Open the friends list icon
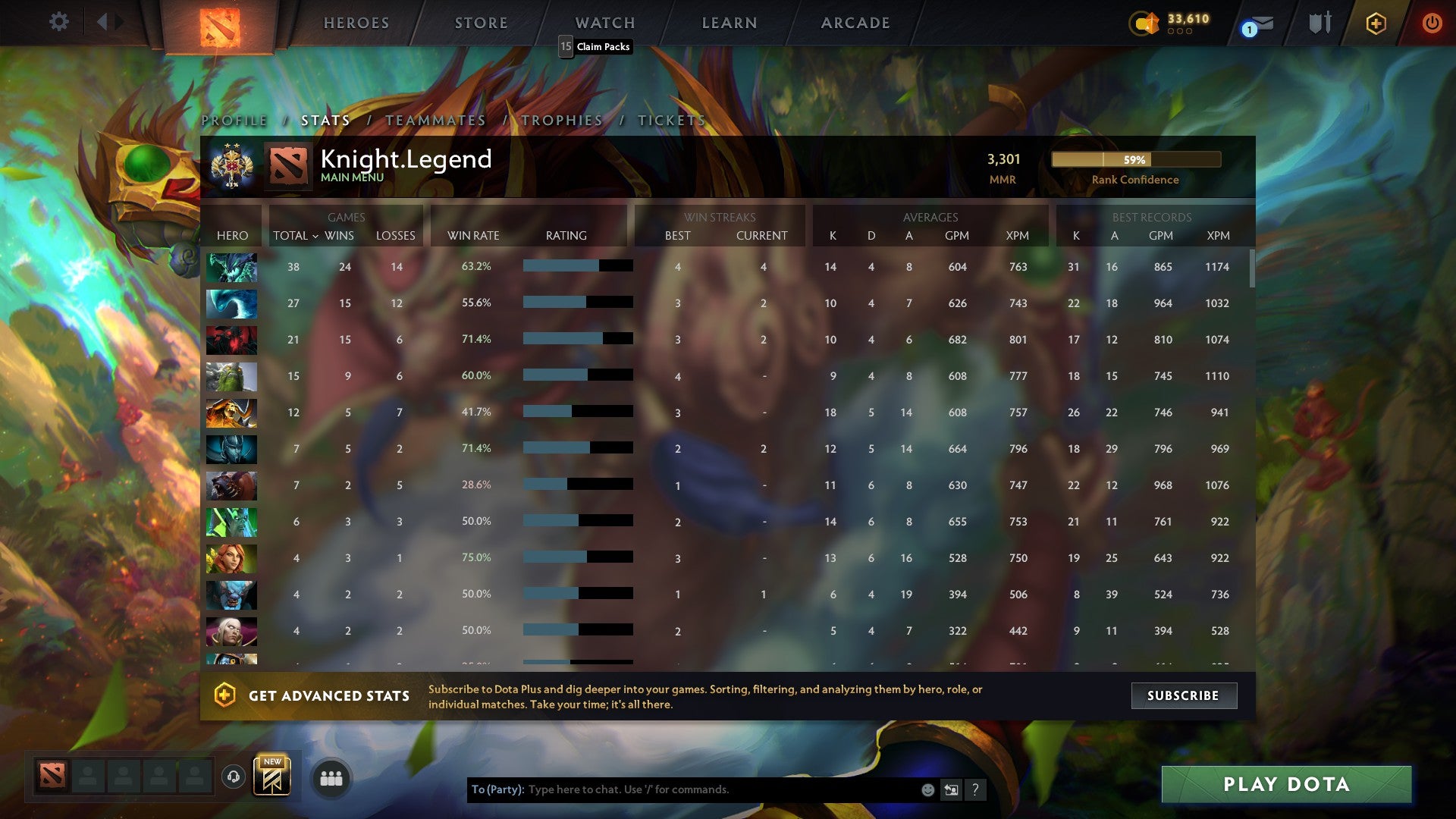Image resolution: width=1456 pixels, height=819 pixels. coord(330,777)
